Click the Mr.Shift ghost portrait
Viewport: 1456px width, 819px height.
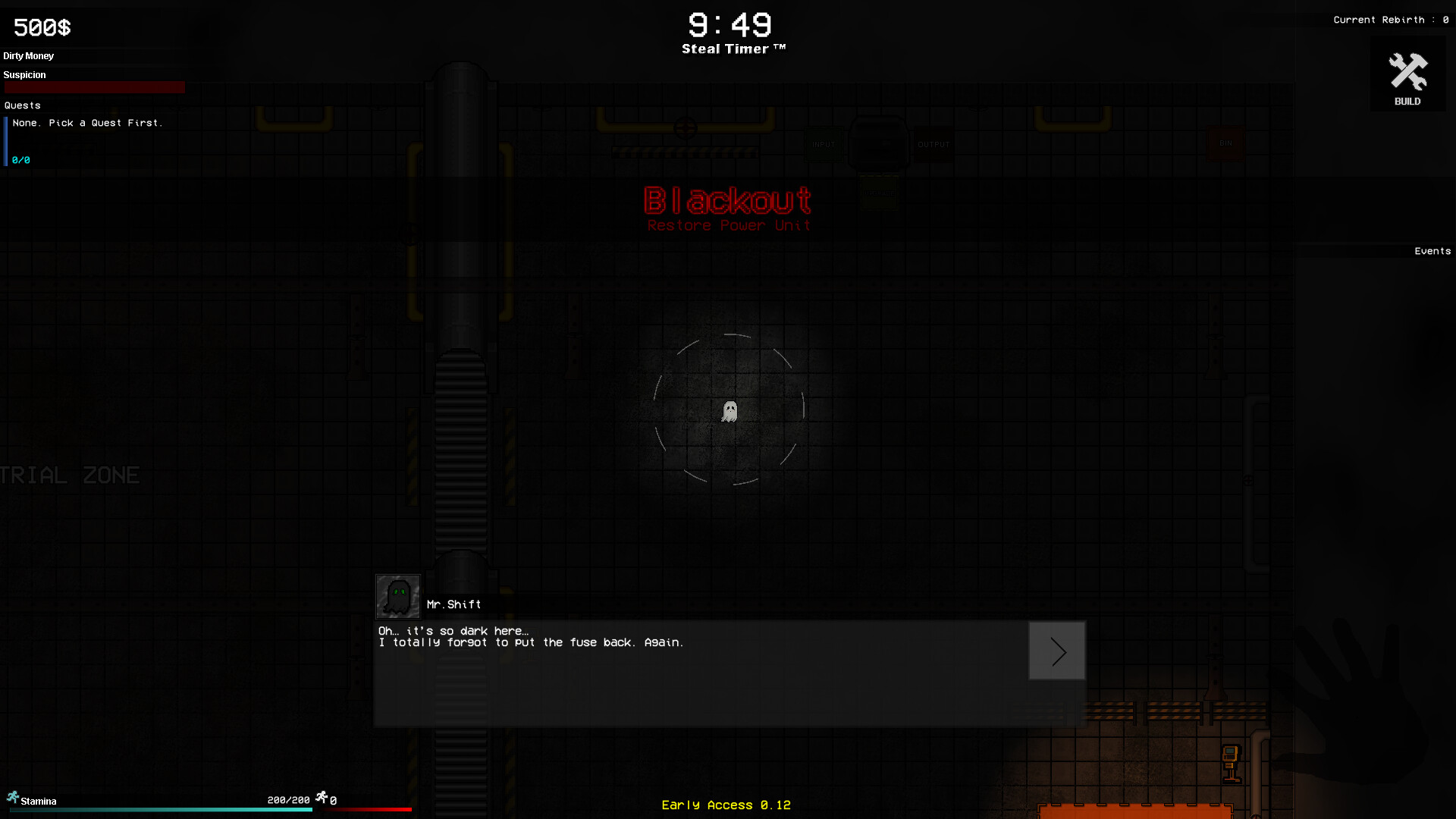point(397,597)
